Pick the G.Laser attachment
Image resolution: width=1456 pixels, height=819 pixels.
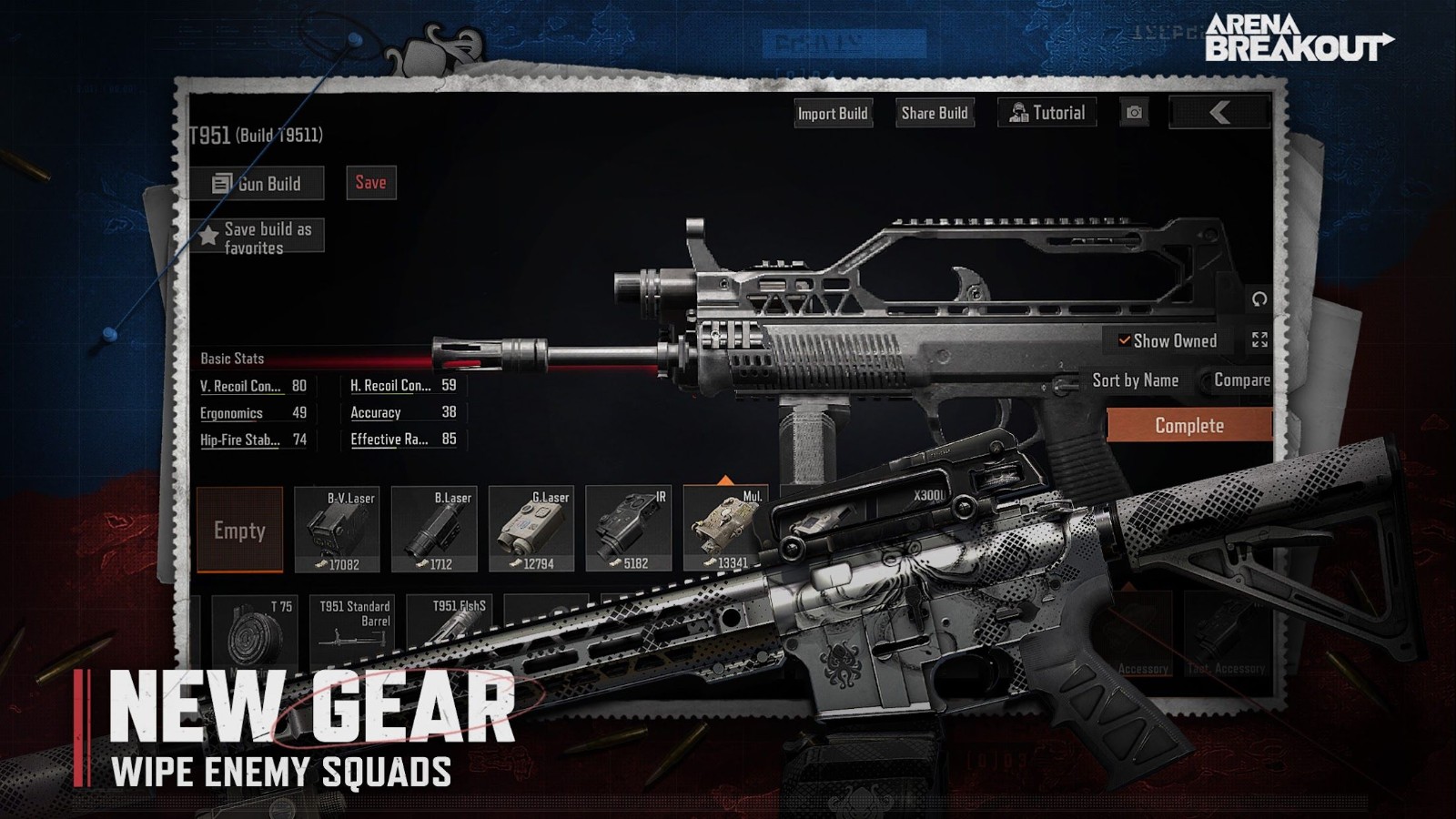[x=531, y=530]
